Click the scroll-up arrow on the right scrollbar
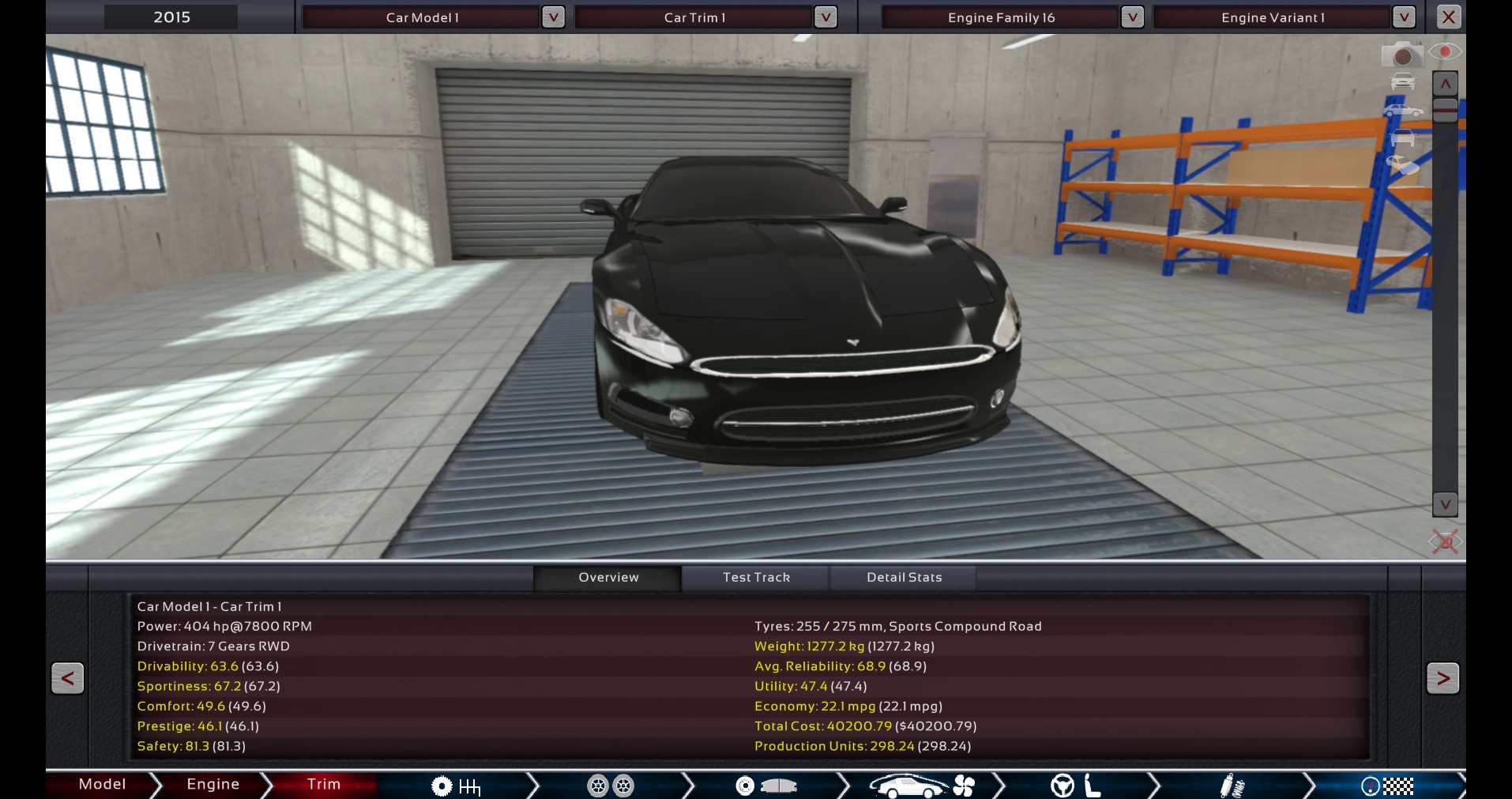Image resolution: width=1512 pixels, height=799 pixels. pyautogui.click(x=1445, y=84)
